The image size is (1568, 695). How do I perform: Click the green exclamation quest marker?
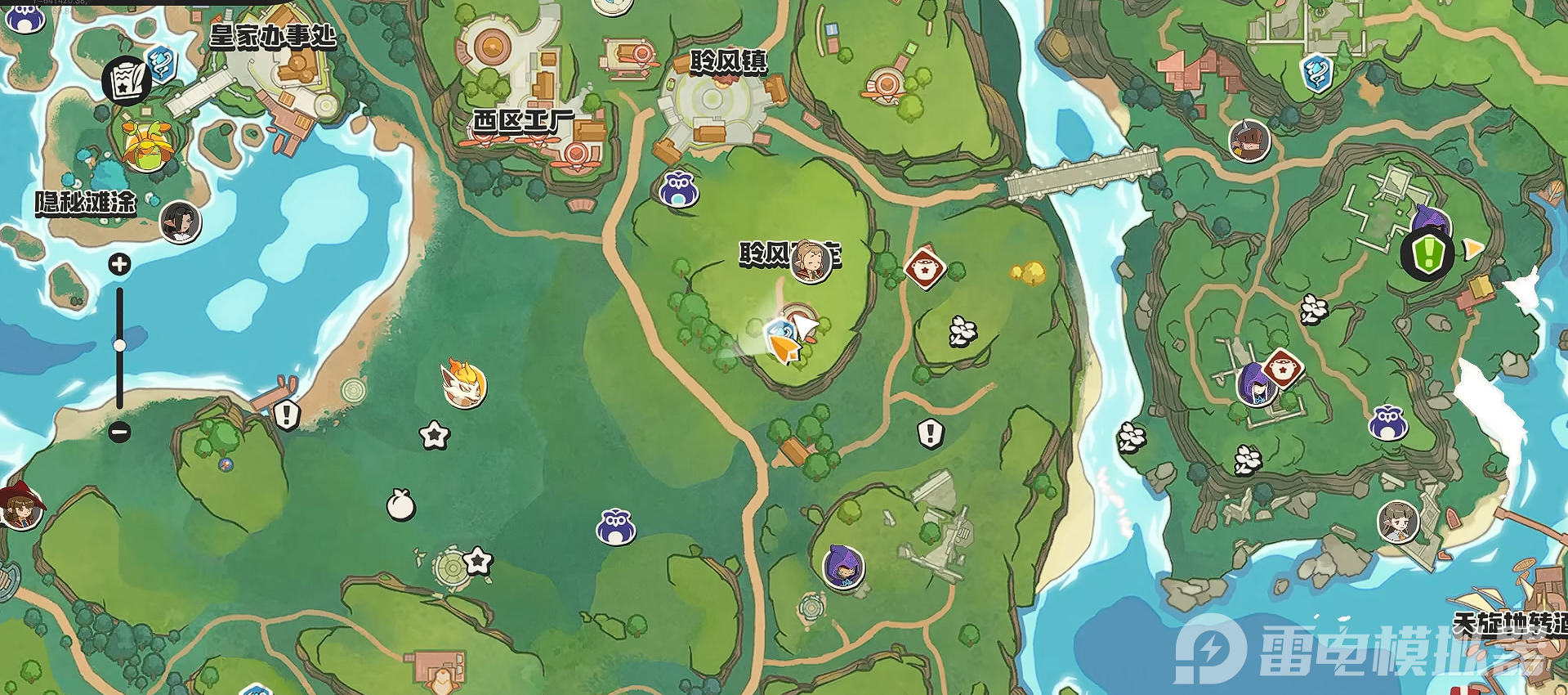pos(1427,253)
